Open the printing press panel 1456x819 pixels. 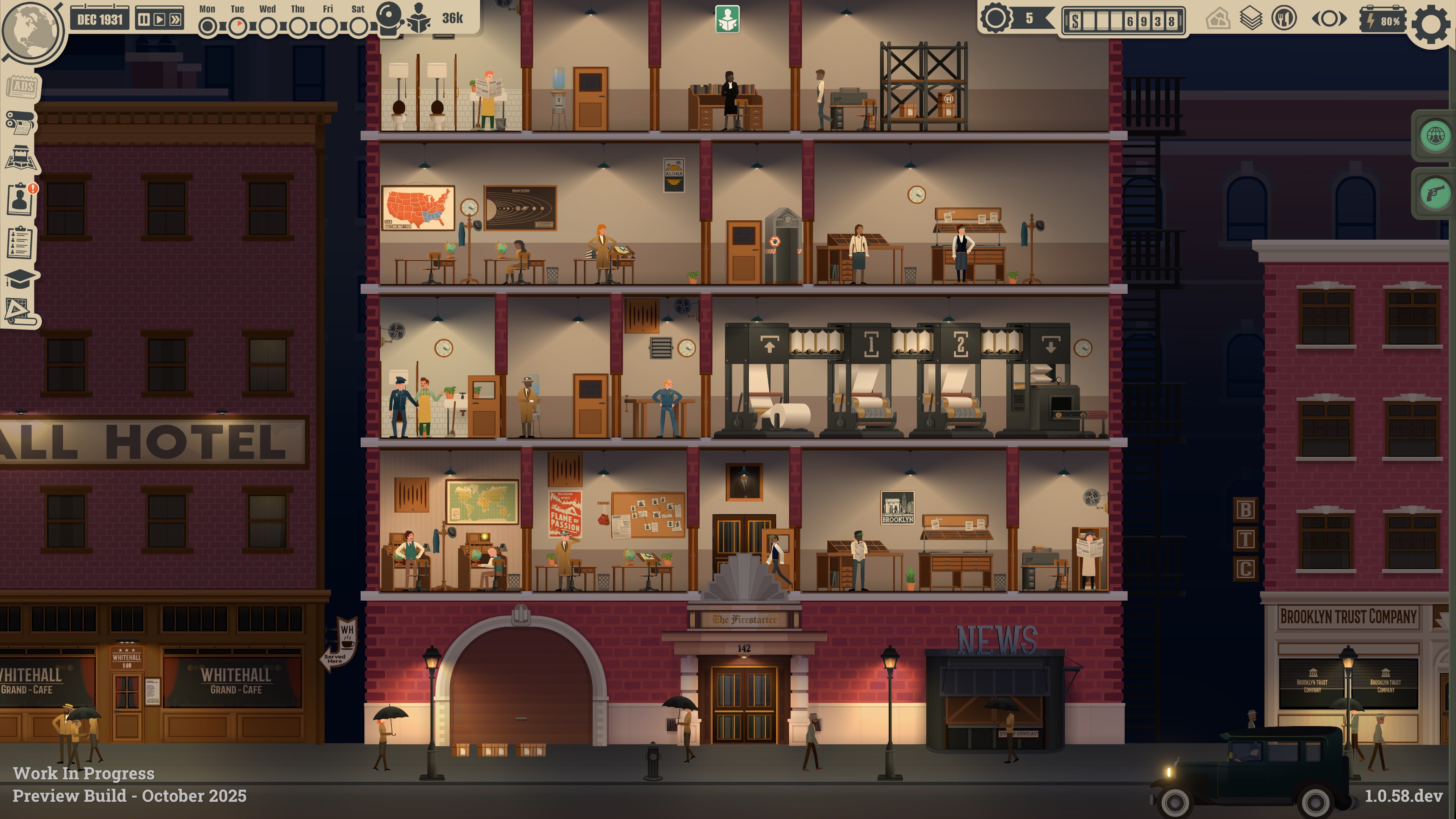(x=20, y=122)
